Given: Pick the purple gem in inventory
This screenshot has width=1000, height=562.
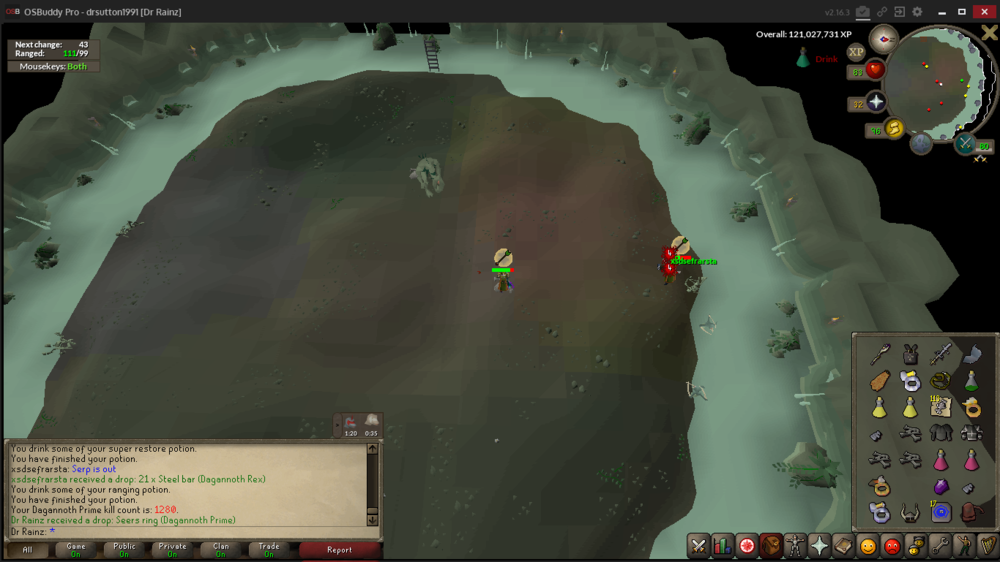Looking at the screenshot, I should point(940,487).
